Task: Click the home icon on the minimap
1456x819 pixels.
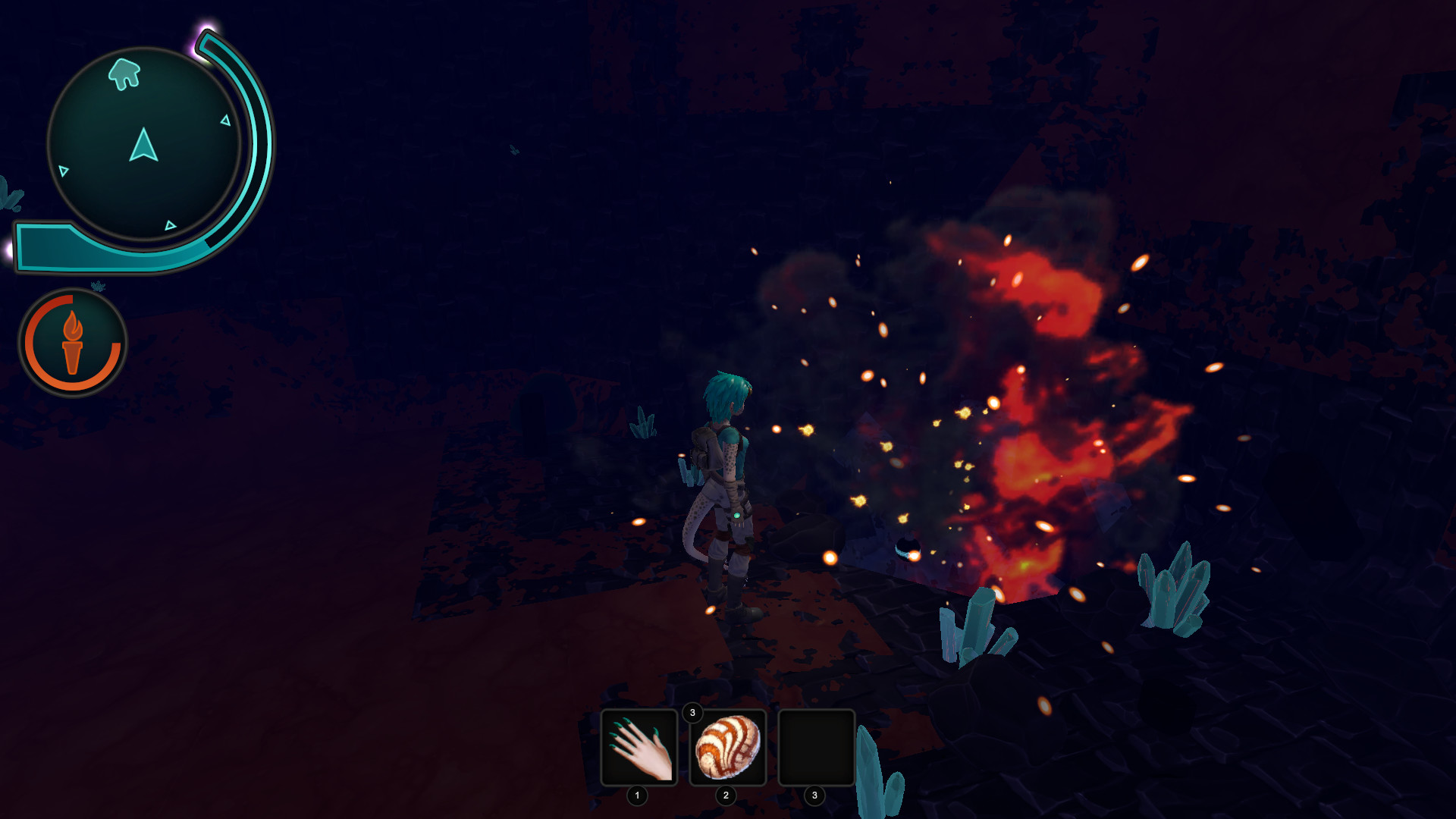Action: [125, 72]
